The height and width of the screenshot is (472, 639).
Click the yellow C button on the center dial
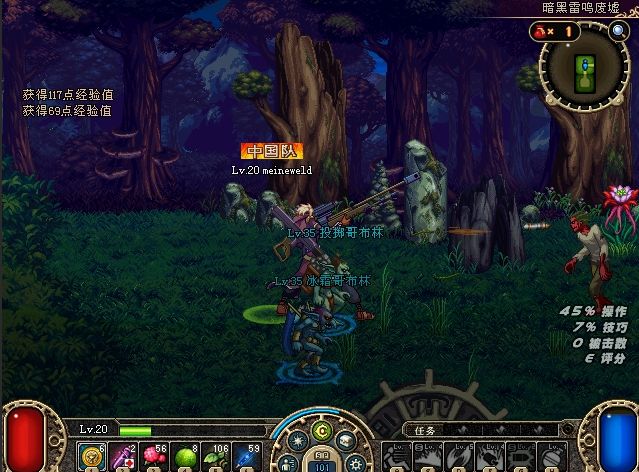click(x=321, y=431)
